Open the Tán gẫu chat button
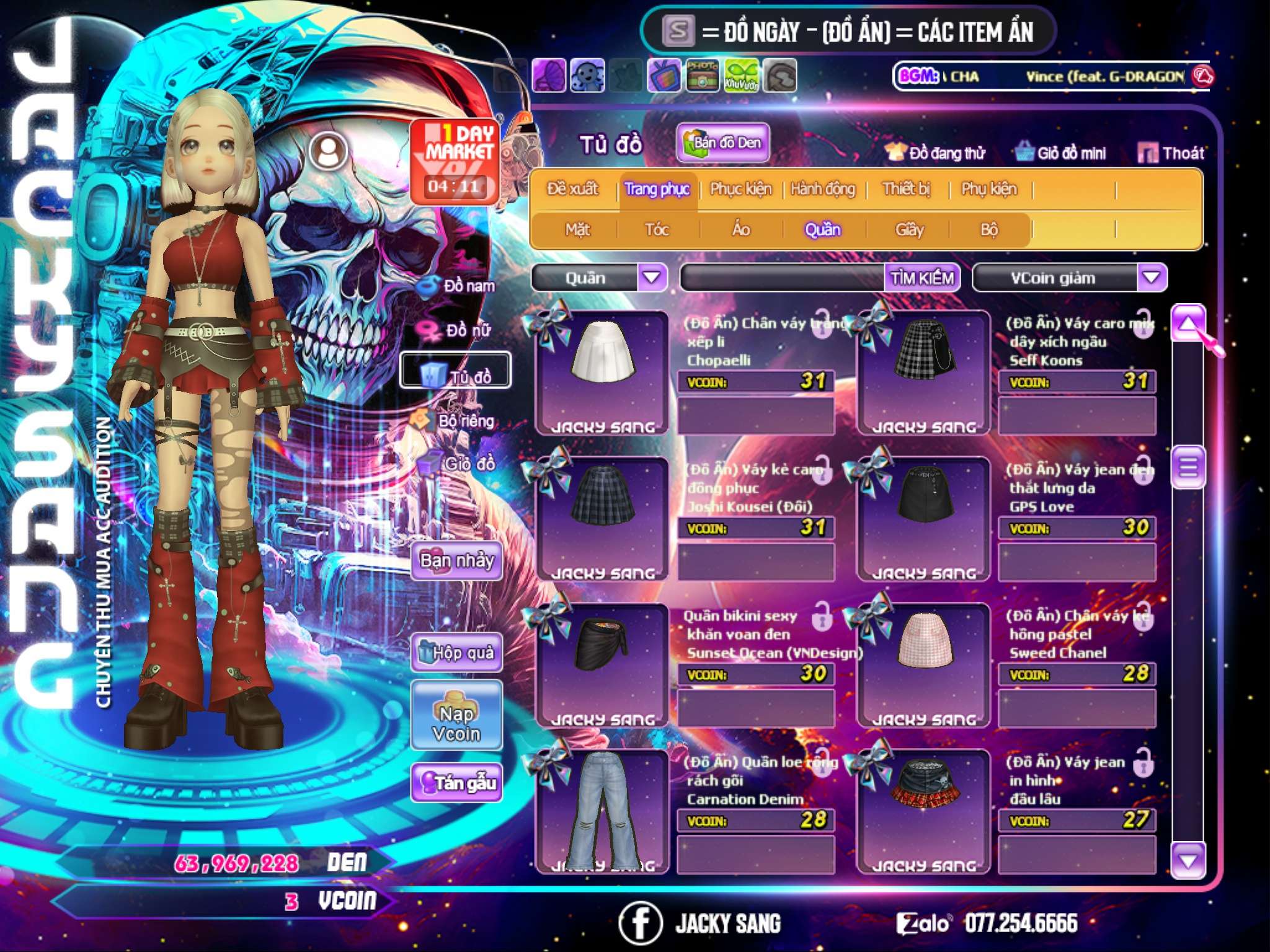This screenshot has width=1270, height=952. click(x=457, y=783)
